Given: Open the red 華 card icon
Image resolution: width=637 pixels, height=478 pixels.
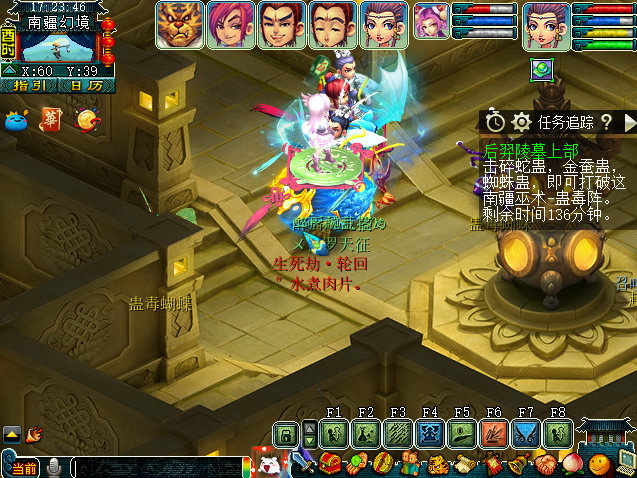Looking at the screenshot, I should coord(52,119).
